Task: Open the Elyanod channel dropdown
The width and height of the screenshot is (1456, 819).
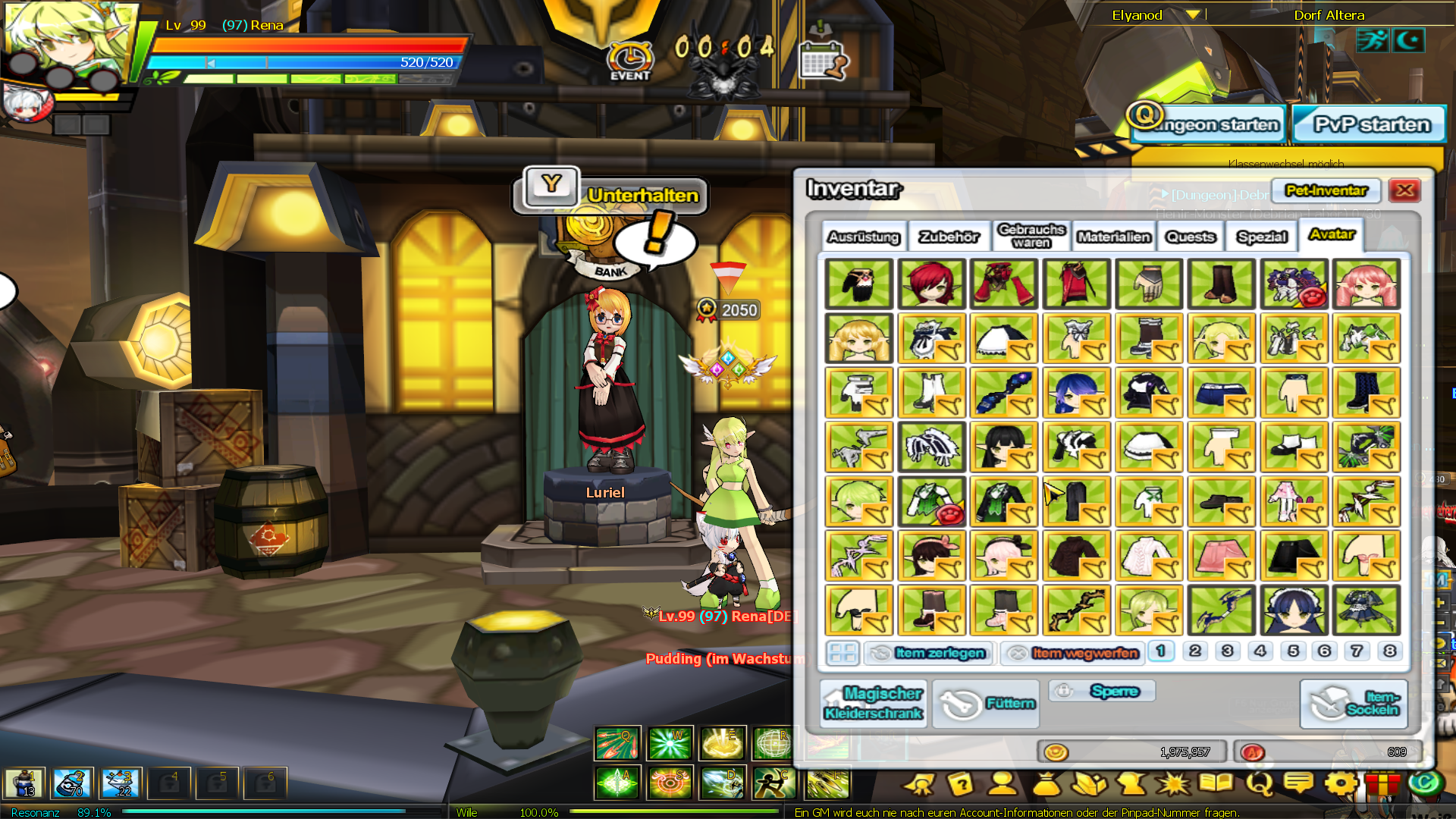Action: [x=1193, y=14]
